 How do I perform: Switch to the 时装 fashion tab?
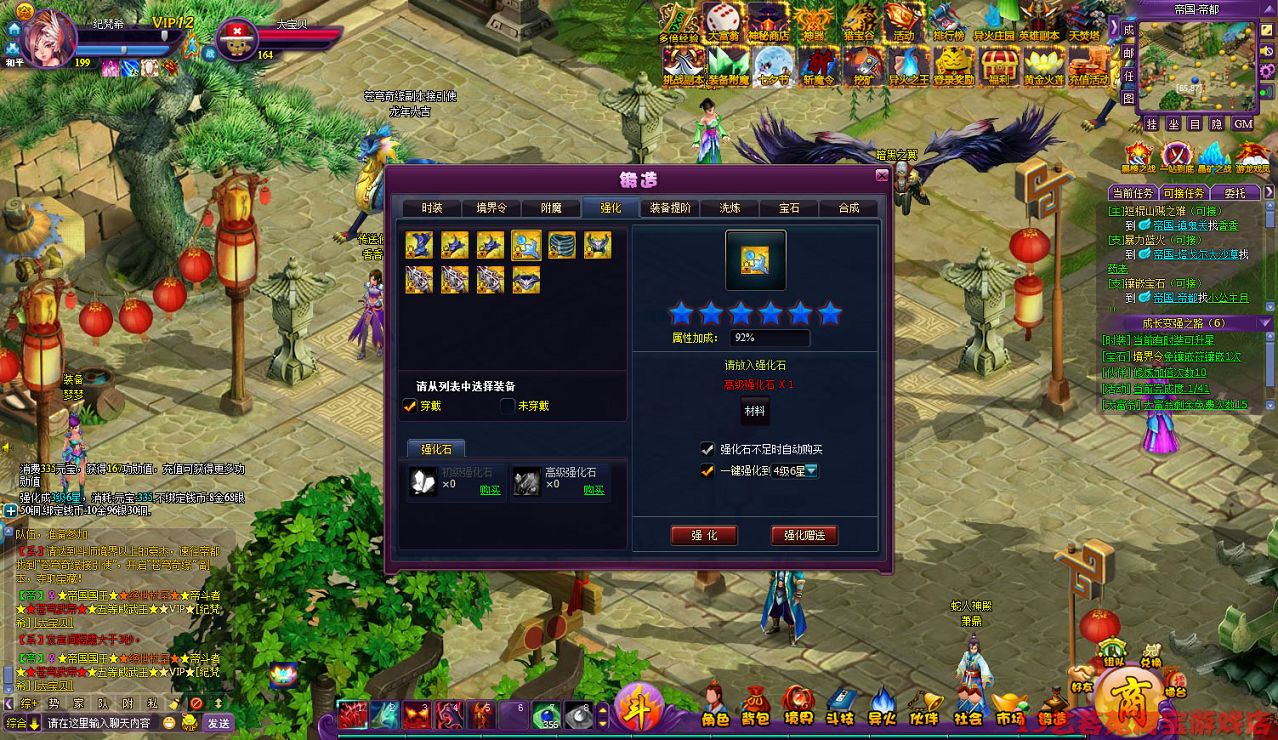(432, 208)
